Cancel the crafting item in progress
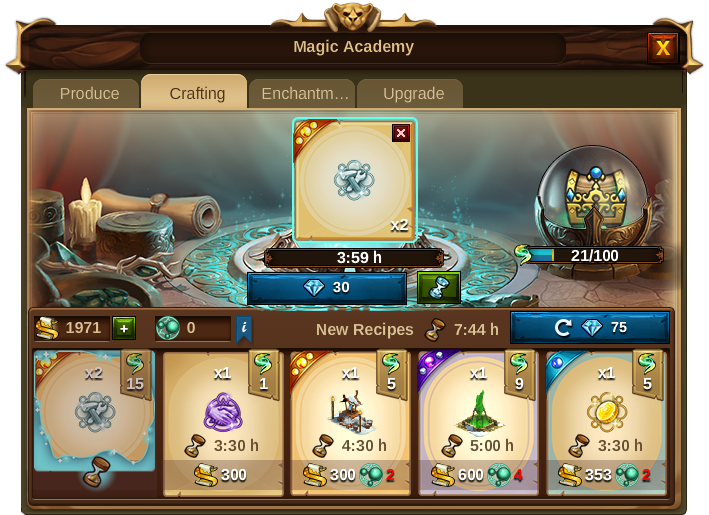This screenshot has width=709, height=515. tap(401, 133)
